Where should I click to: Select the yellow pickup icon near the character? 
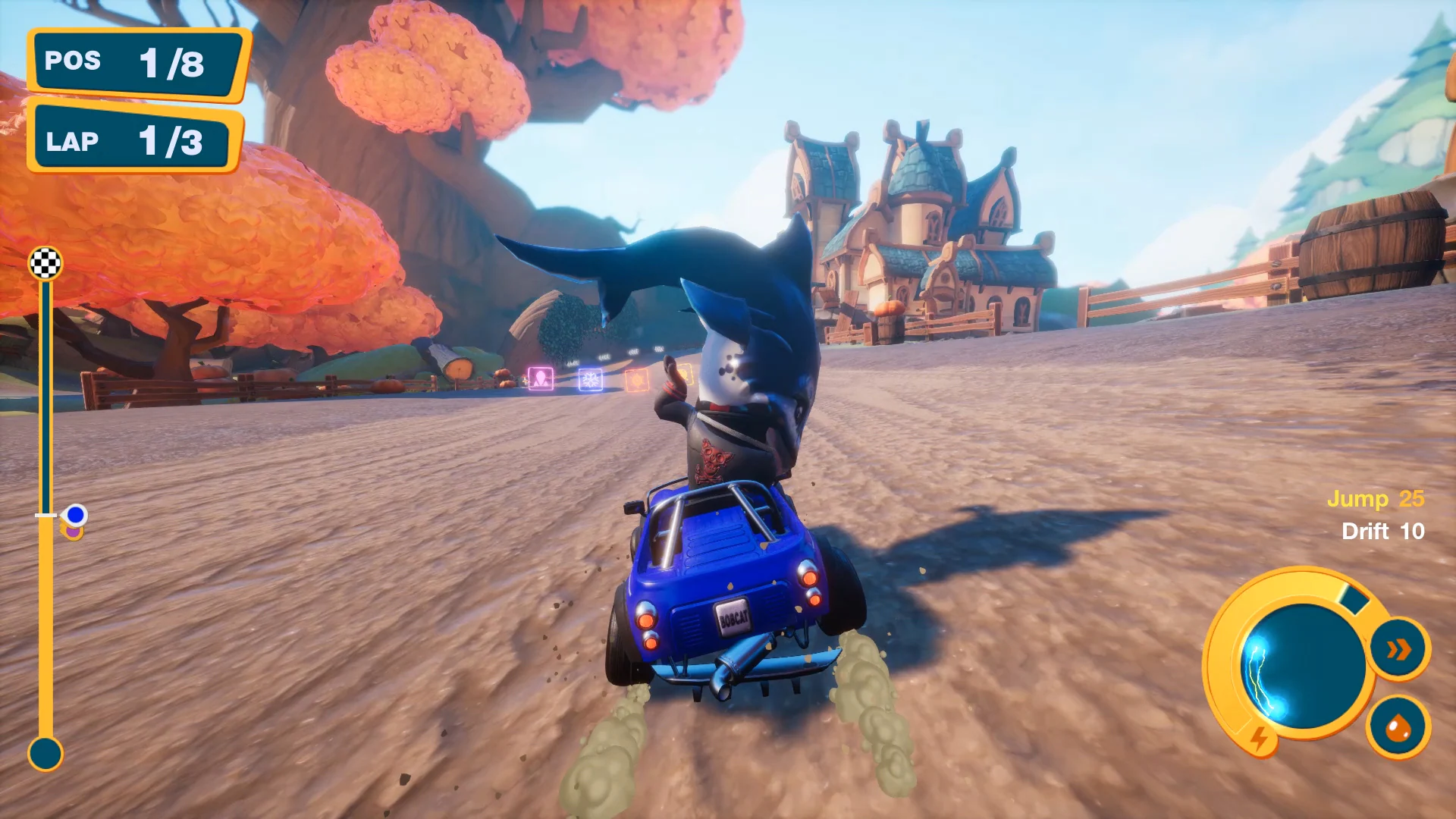686,375
